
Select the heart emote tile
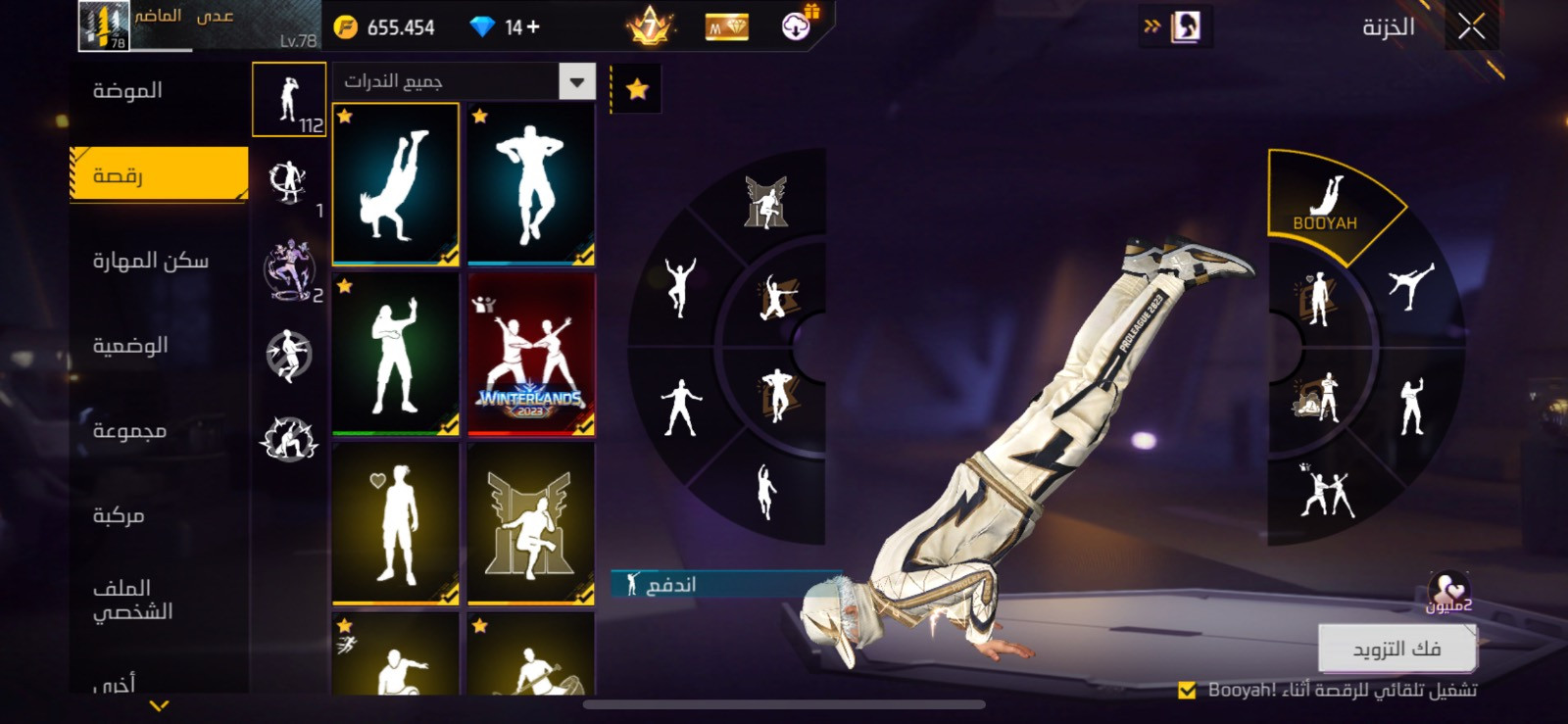tap(396, 523)
